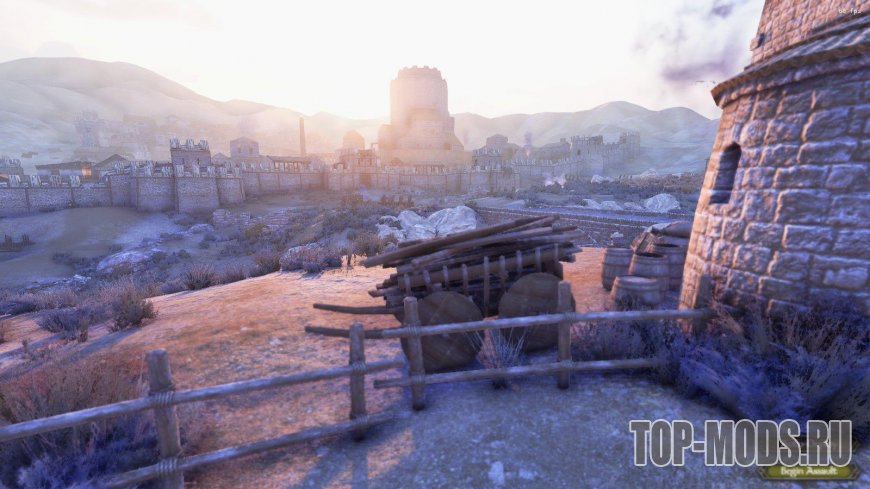This screenshot has width=870, height=489.
Task: Click the Begin Assault button
Action: click(x=808, y=473)
